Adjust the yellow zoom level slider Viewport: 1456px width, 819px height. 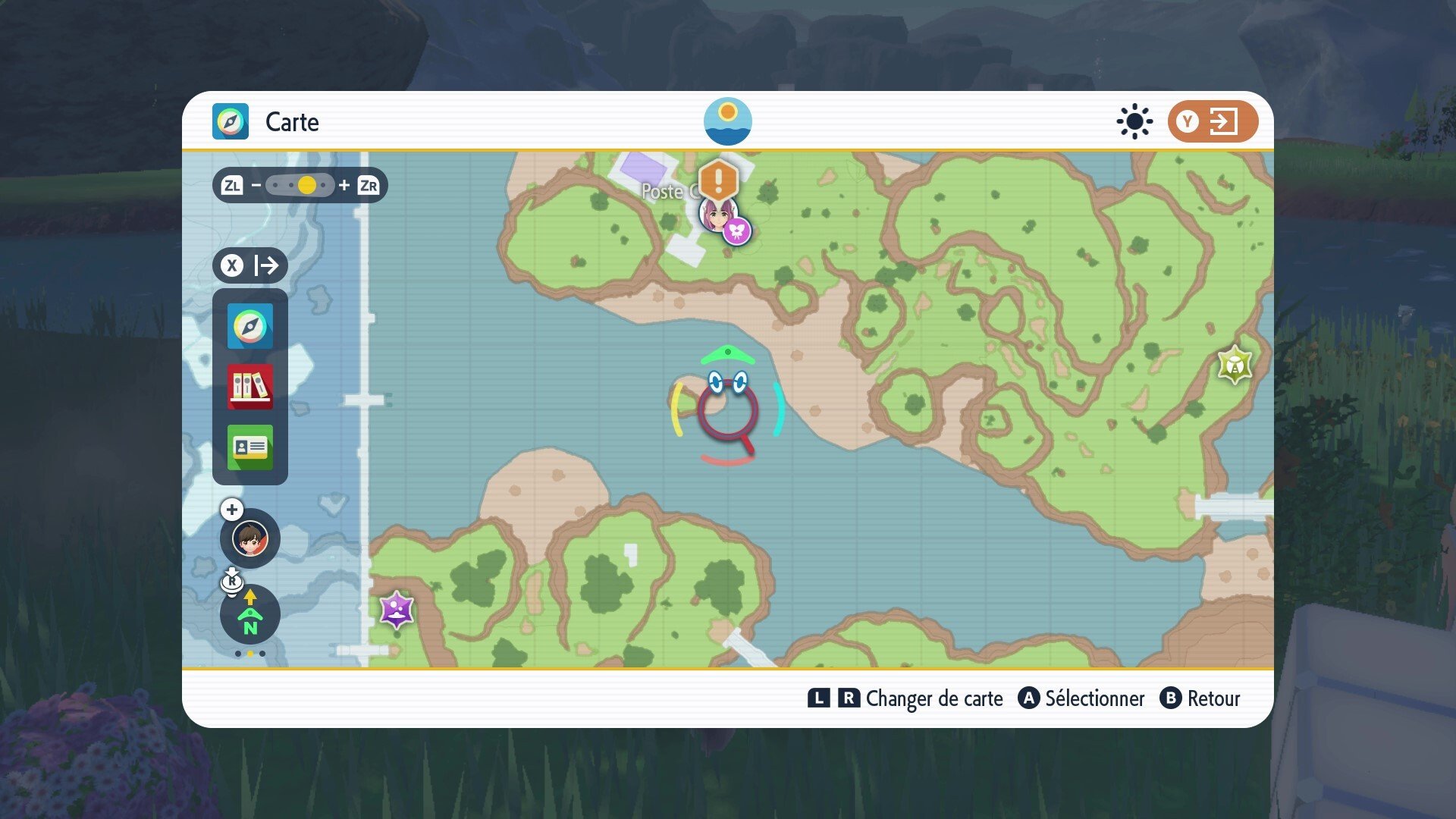306,184
